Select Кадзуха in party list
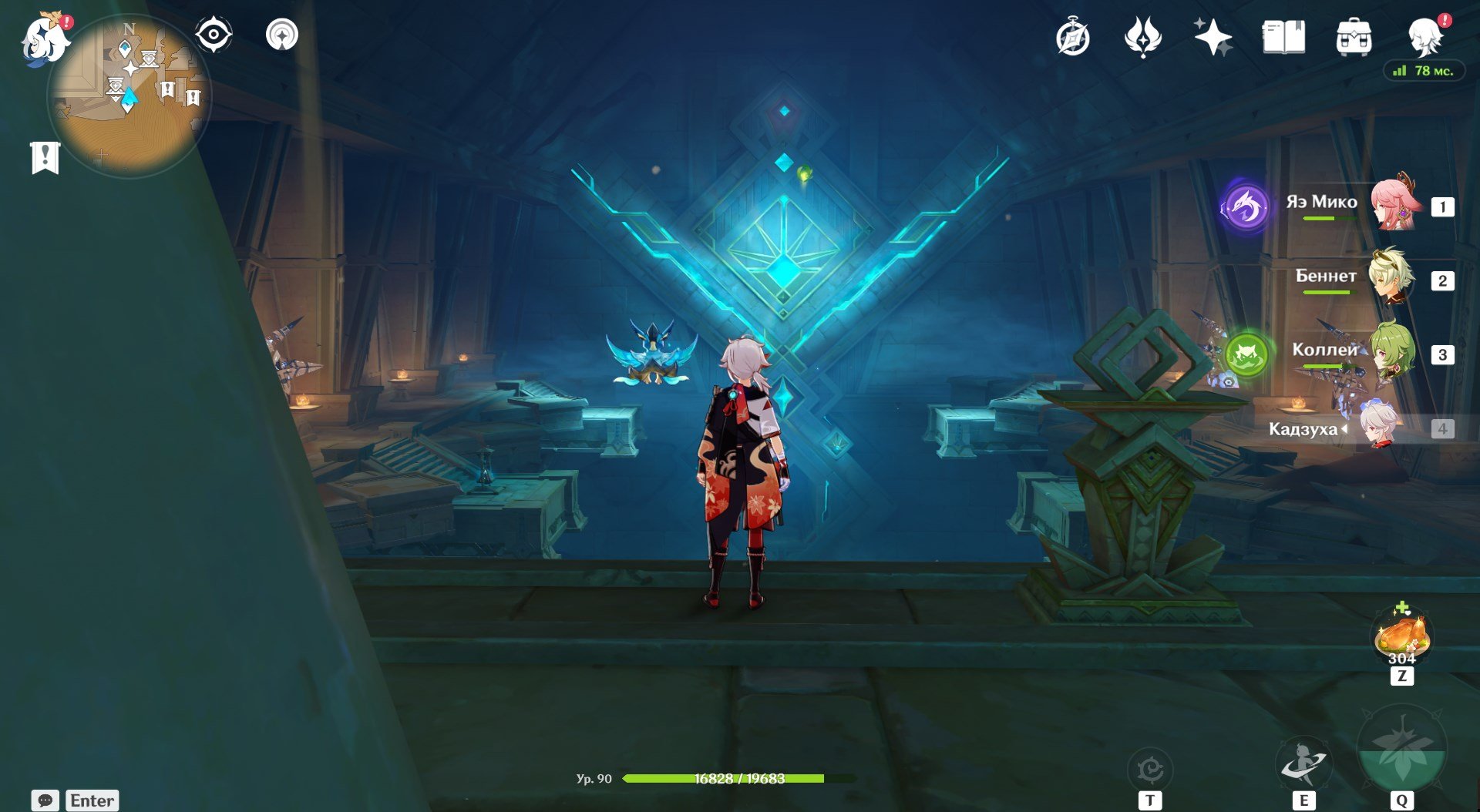 click(x=1380, y=428)
